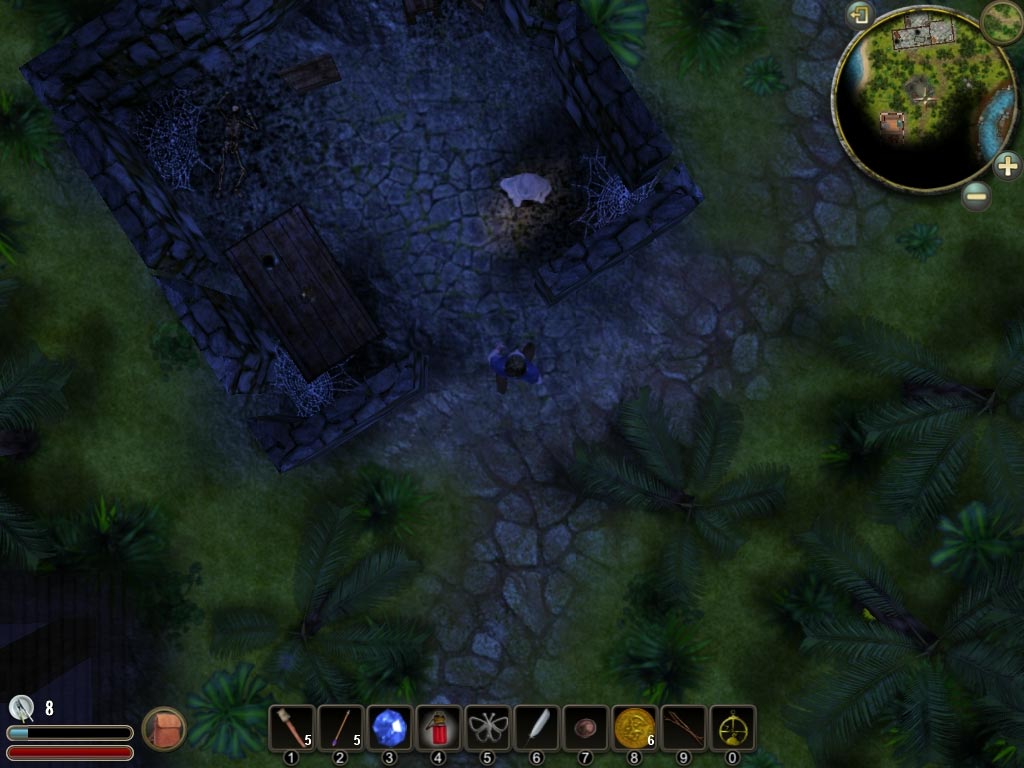1024x768 pixels.
Task: Select the wooden sticks in slot 9
Action: pyautogui.click(x=683, y=727)
